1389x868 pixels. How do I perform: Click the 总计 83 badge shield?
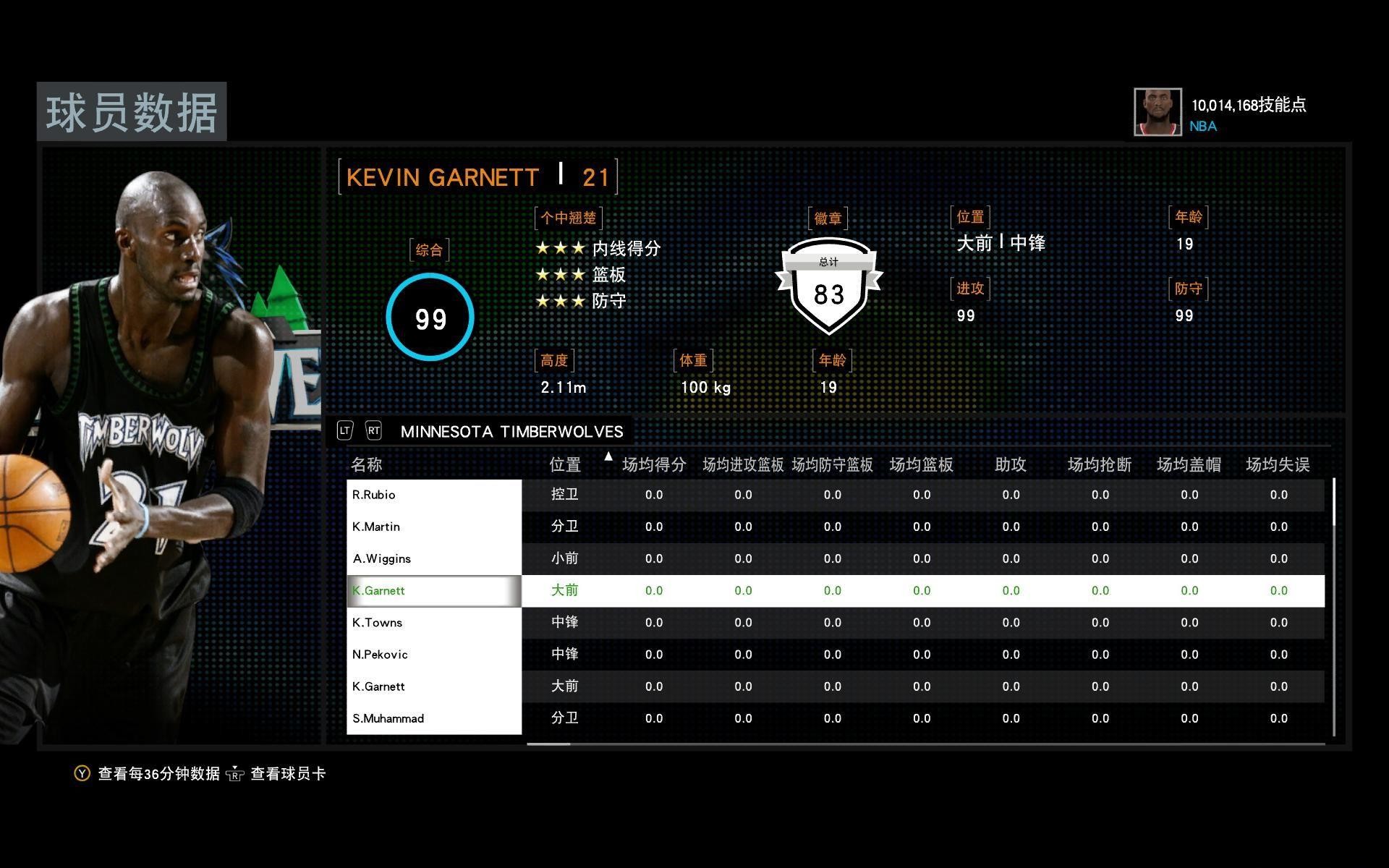coord(829,288)
